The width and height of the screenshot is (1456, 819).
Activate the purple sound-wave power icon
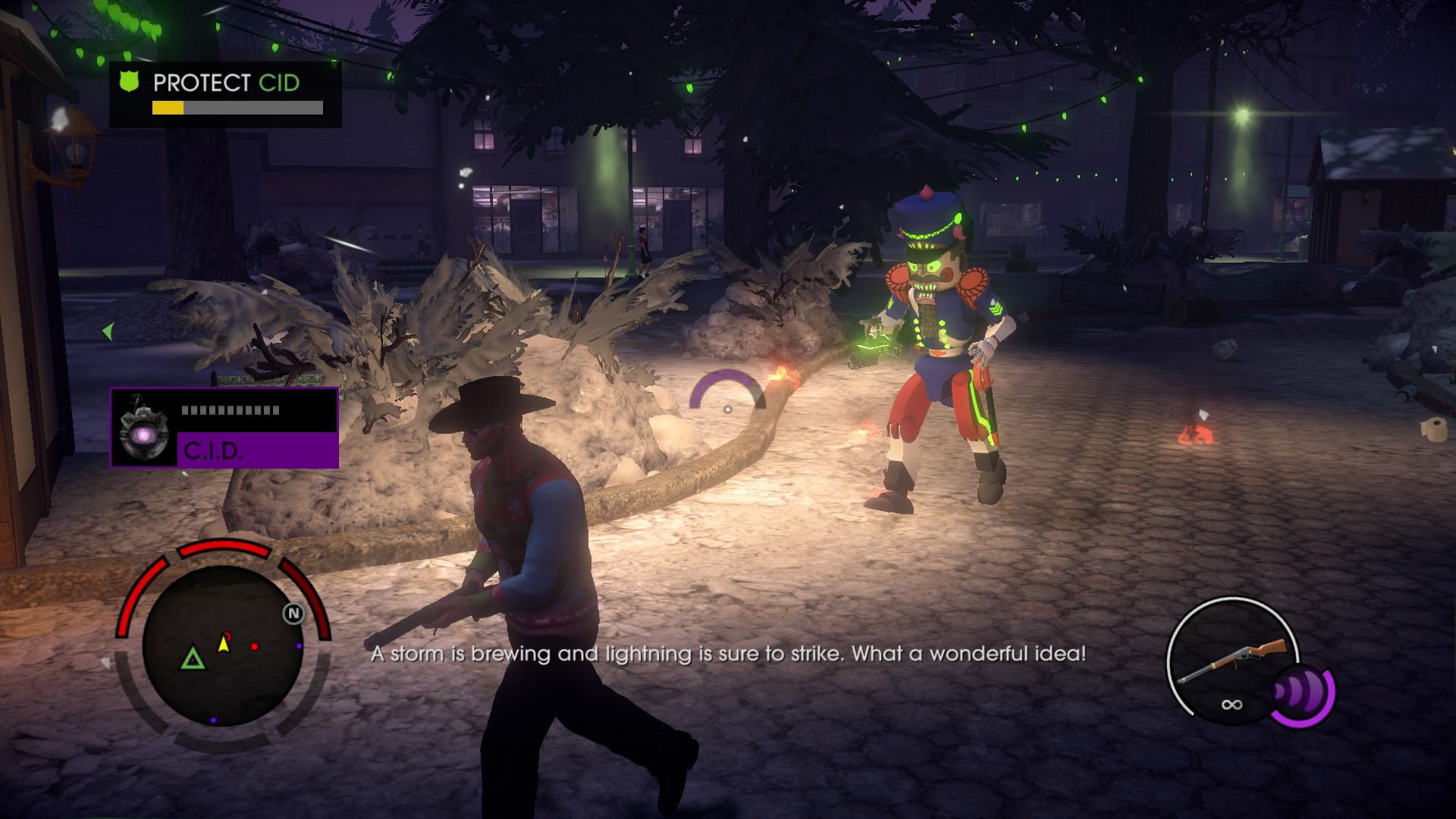1301,693
